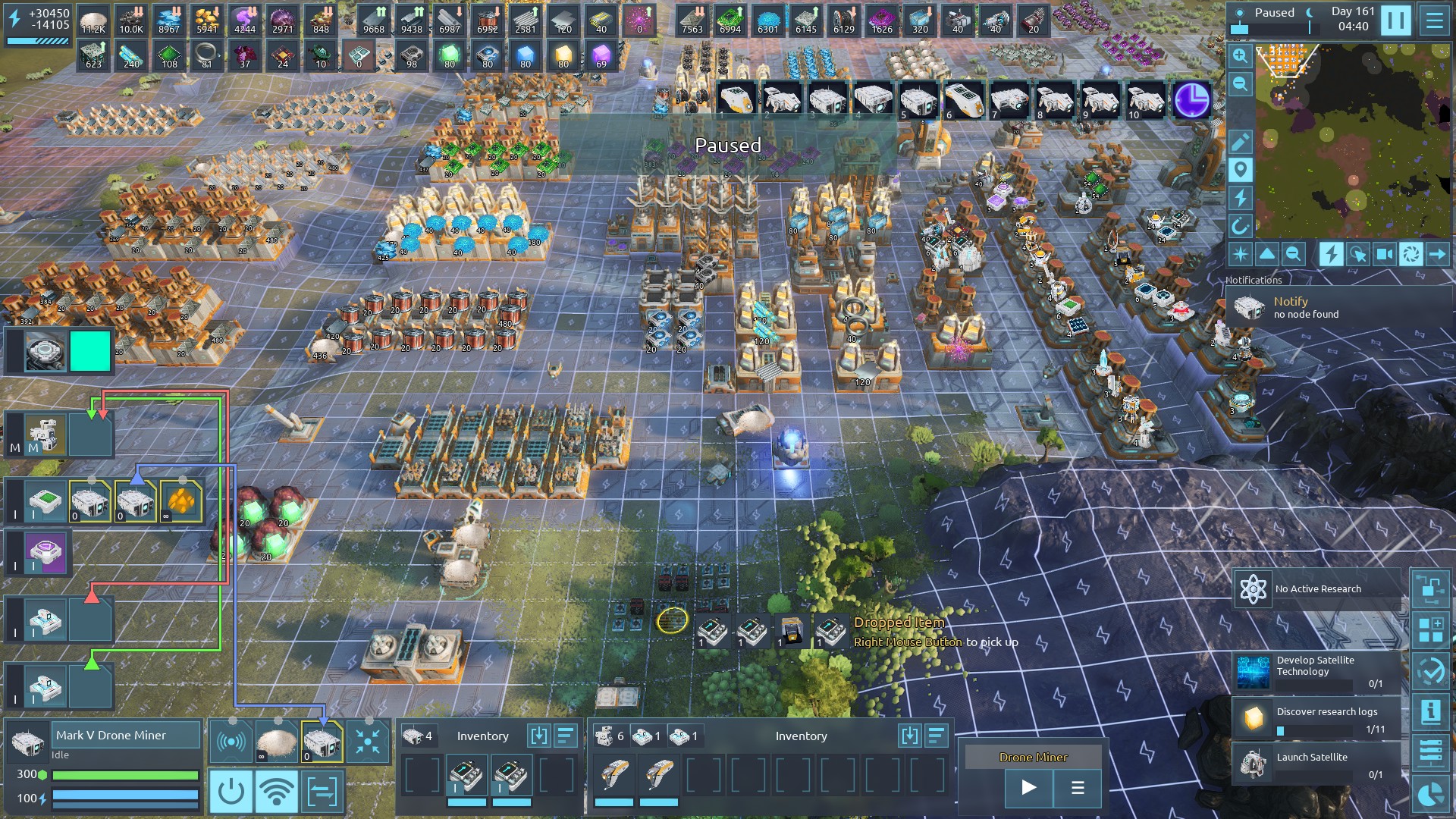Screen dimensions: 1456x819
Task: Select the Launch Satellite objective
Action: coord(1318,764)
